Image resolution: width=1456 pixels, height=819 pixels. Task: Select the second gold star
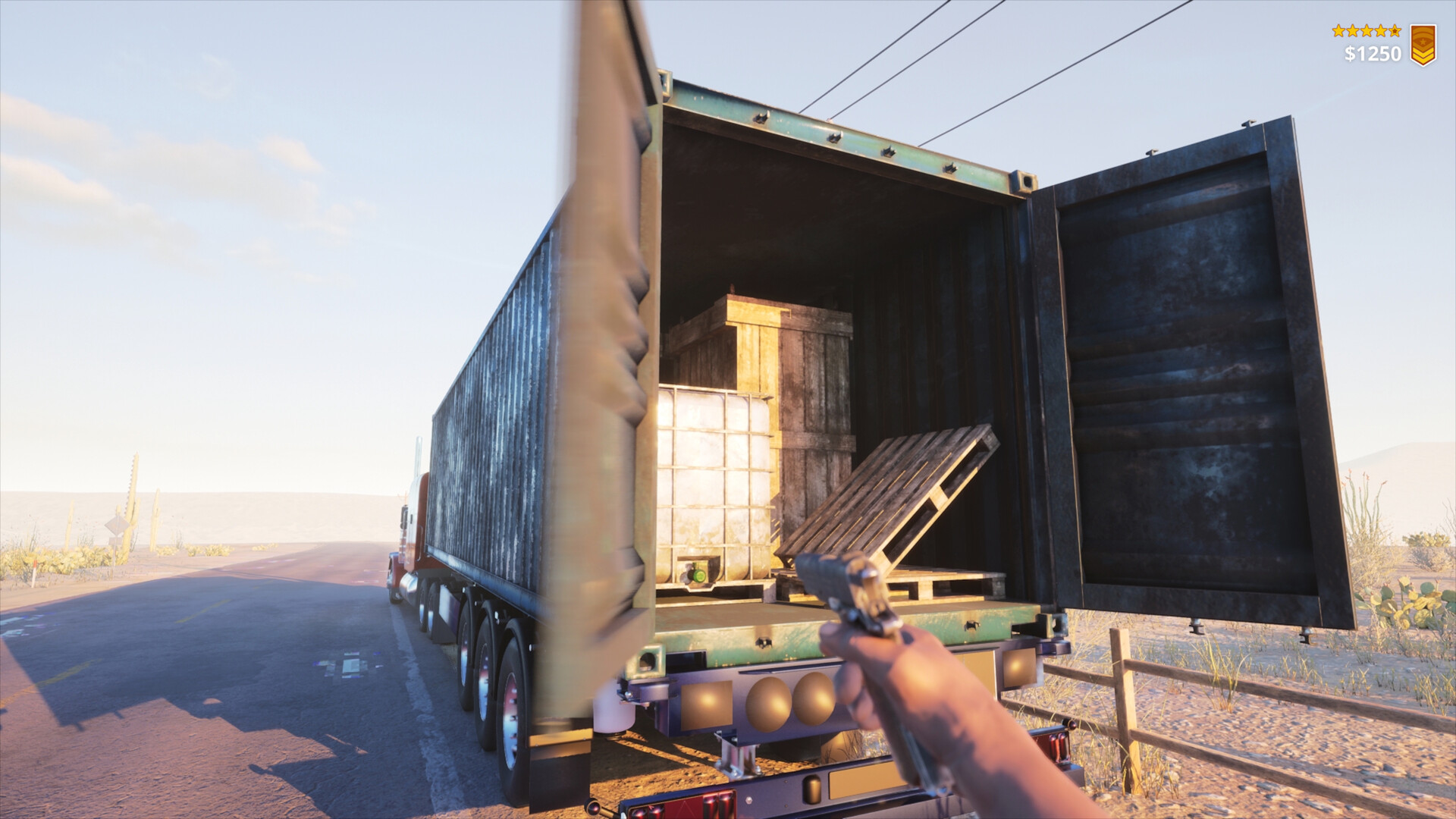coord(1354,31)
